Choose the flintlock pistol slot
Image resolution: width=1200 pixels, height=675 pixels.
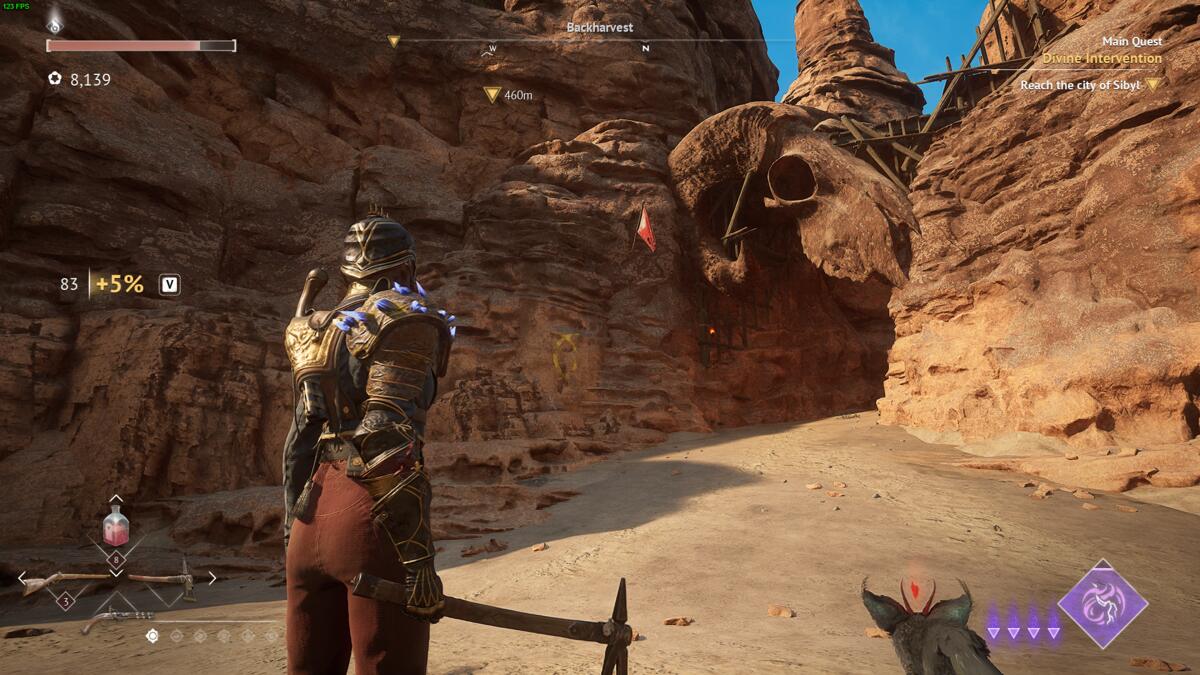[120, 619]
